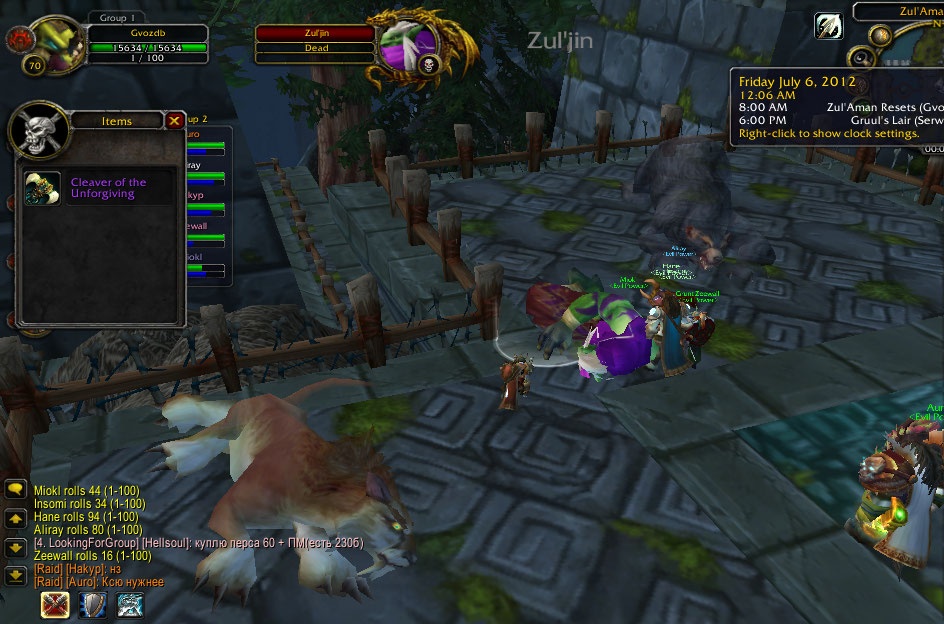Open the chat speech bubble menu

(x=16, y=489)
